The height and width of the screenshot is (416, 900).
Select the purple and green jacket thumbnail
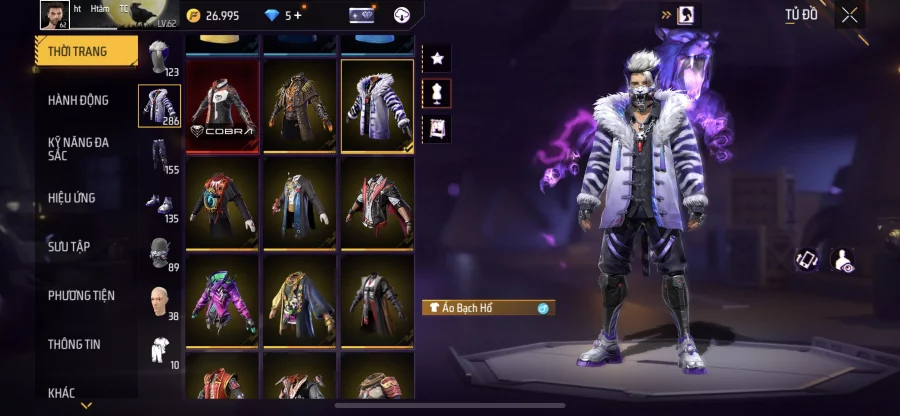tap(222, 298)
